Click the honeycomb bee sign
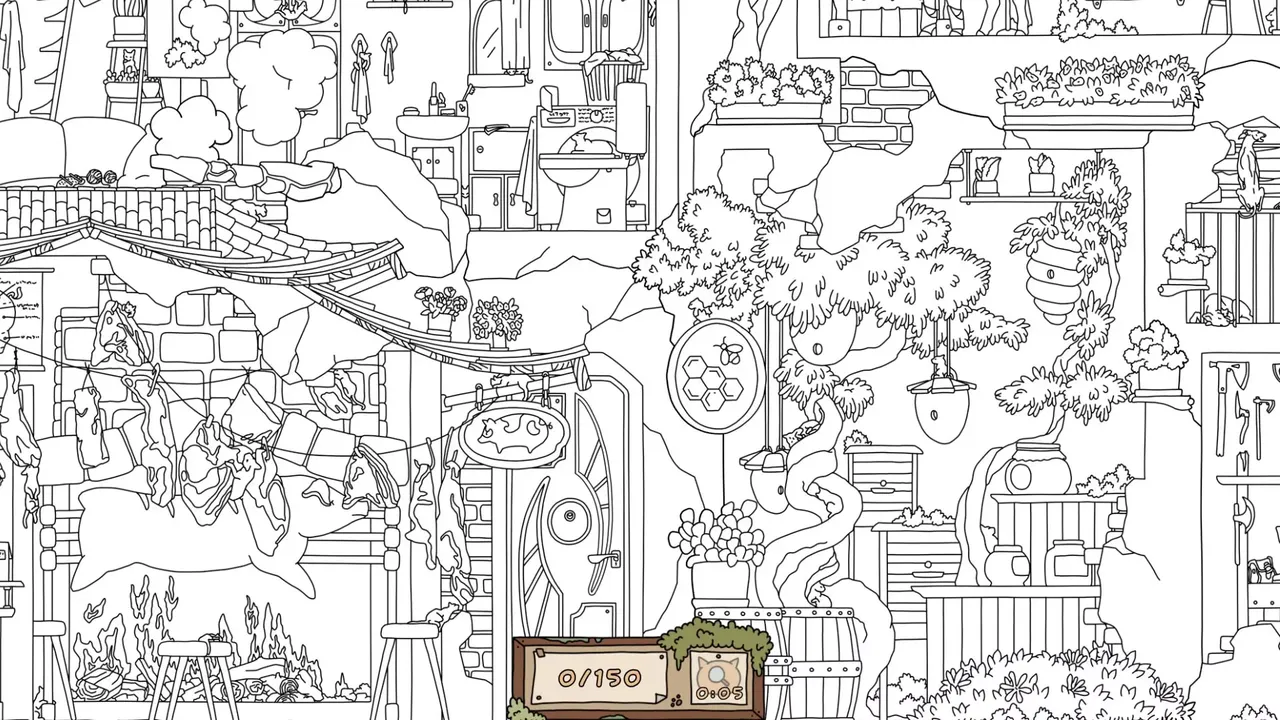 tap(711, 378)
